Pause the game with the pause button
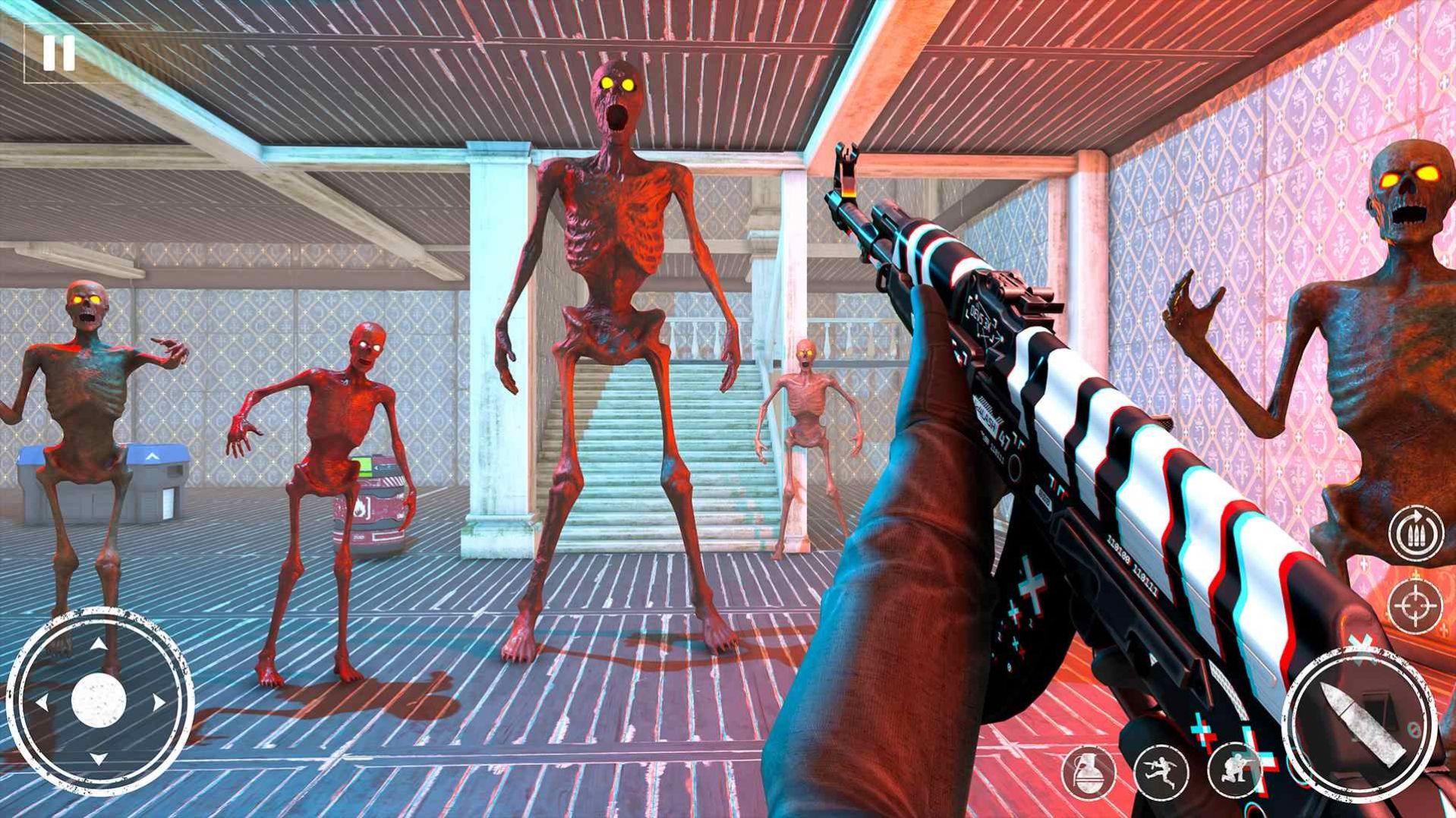 58,53
